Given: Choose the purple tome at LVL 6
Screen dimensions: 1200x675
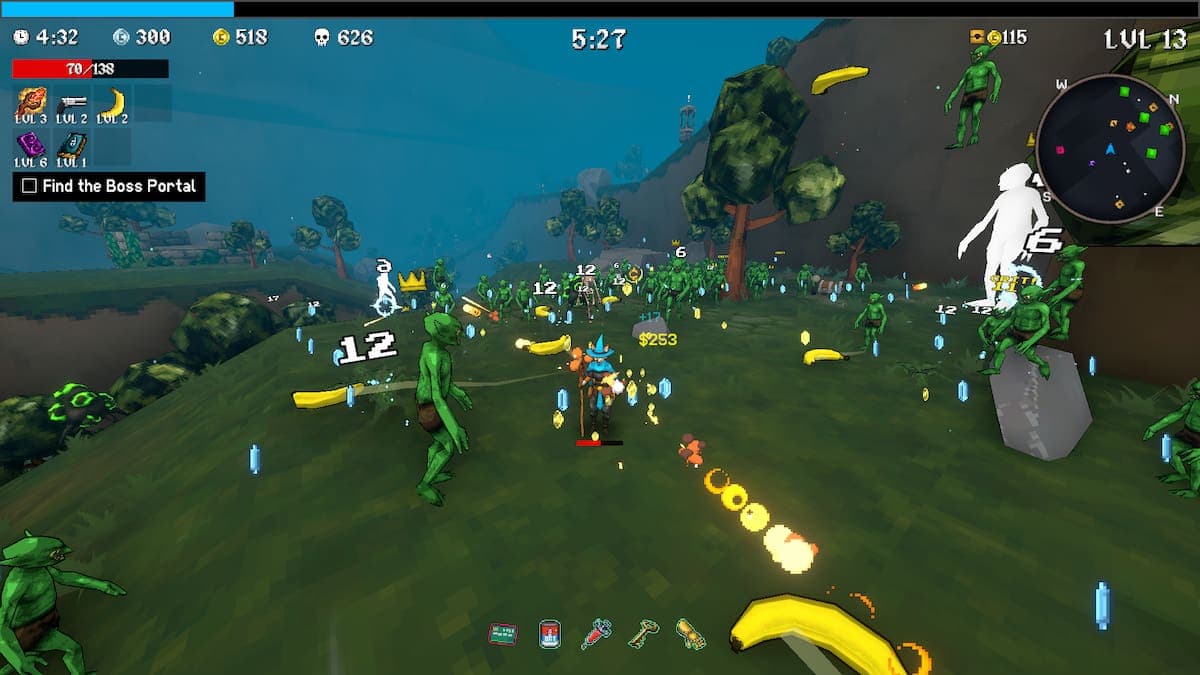Looking at the screenshot, I should 32,144.
